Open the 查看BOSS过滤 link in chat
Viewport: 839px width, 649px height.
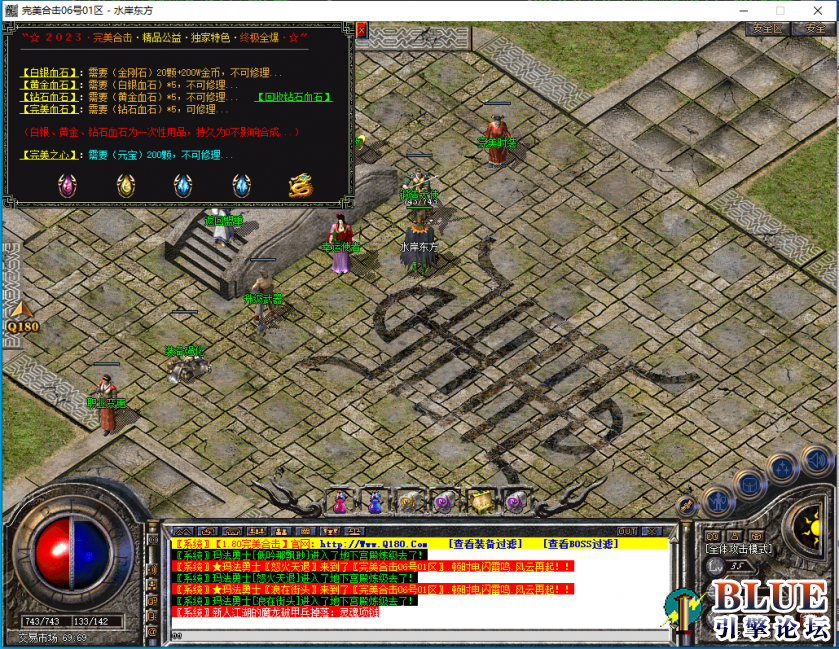tap(580, 544)
